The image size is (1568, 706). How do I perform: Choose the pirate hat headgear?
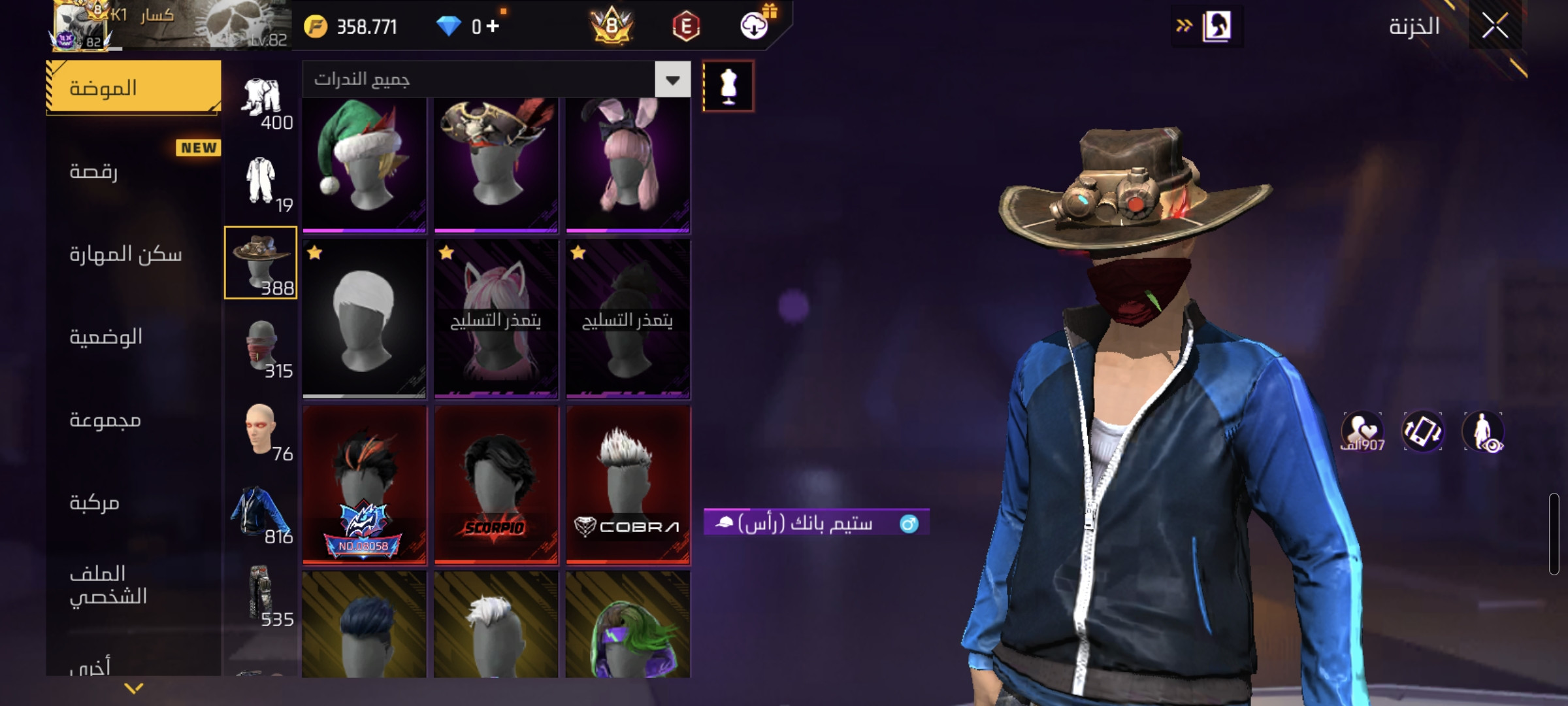496,163
